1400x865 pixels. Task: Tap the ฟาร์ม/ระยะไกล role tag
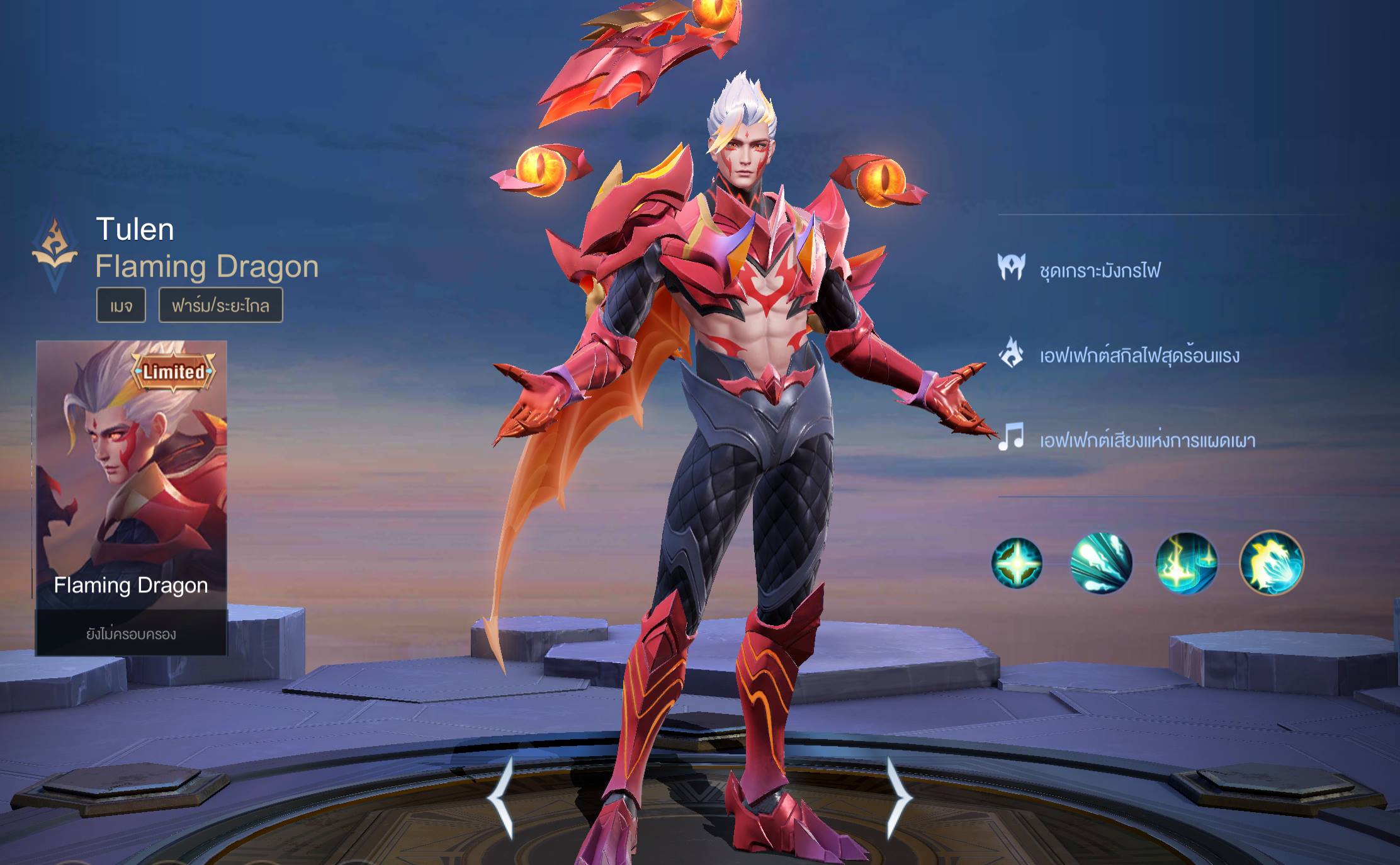point(220,305)
